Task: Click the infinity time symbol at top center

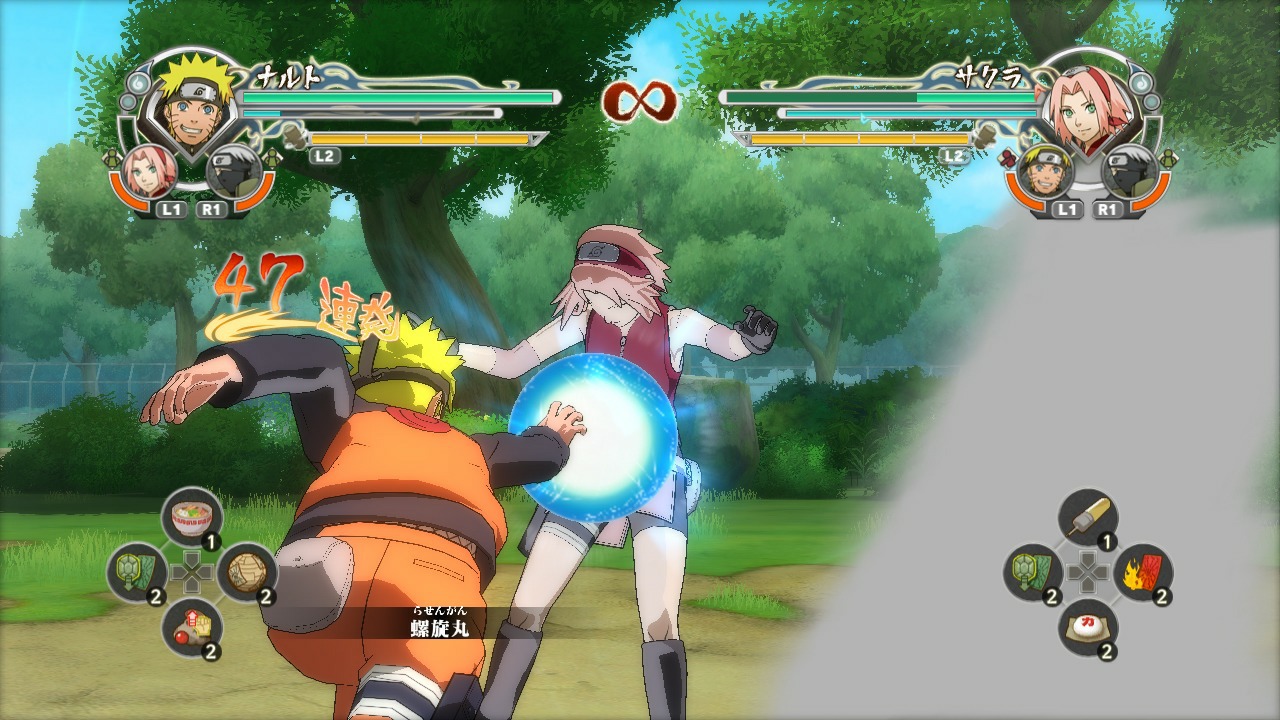Action: click(638, 100)
